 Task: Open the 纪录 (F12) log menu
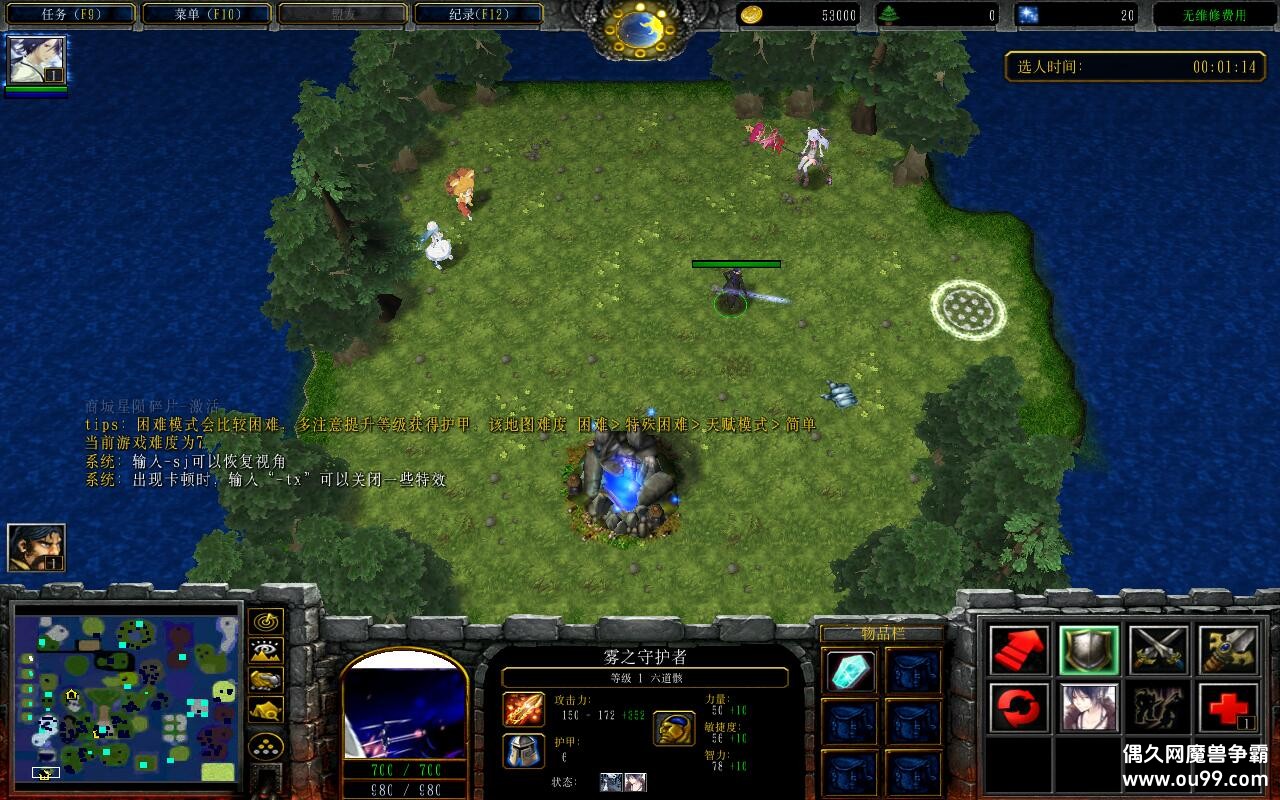click(x=478, y=14)
